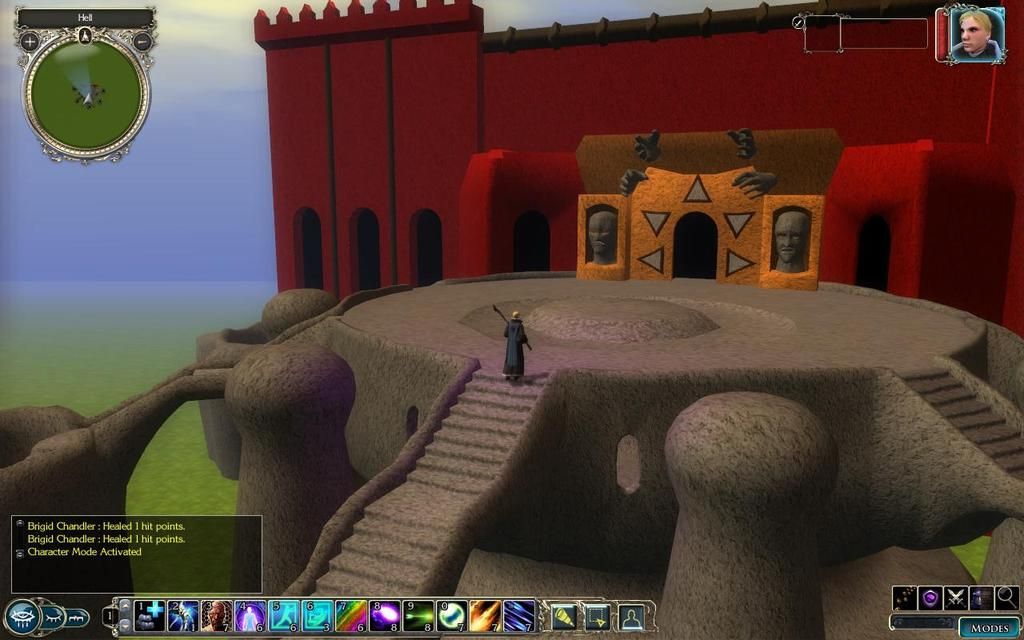Use hotbar slot 1 with the blue cross
Screen dimensions: 1024x640
[x=150, y=615]
